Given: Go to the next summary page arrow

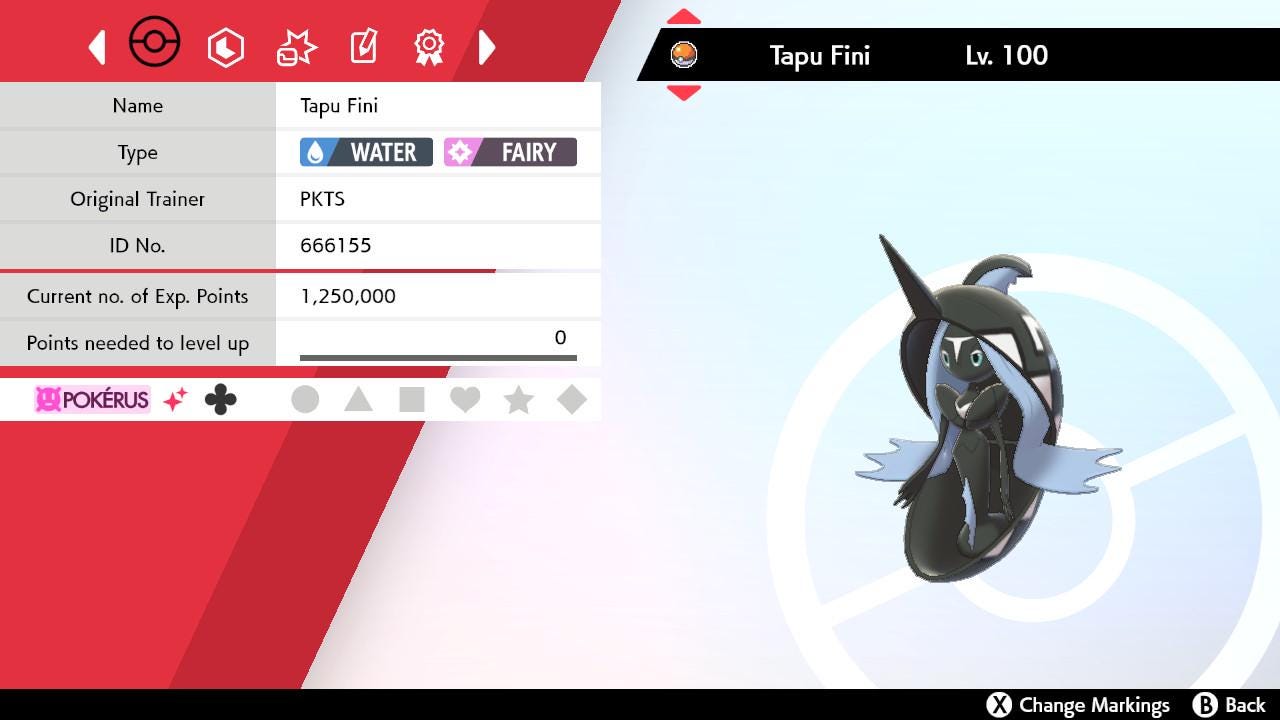Looking at the screenshot, I should pyautogui.click(x=487, y=47).
